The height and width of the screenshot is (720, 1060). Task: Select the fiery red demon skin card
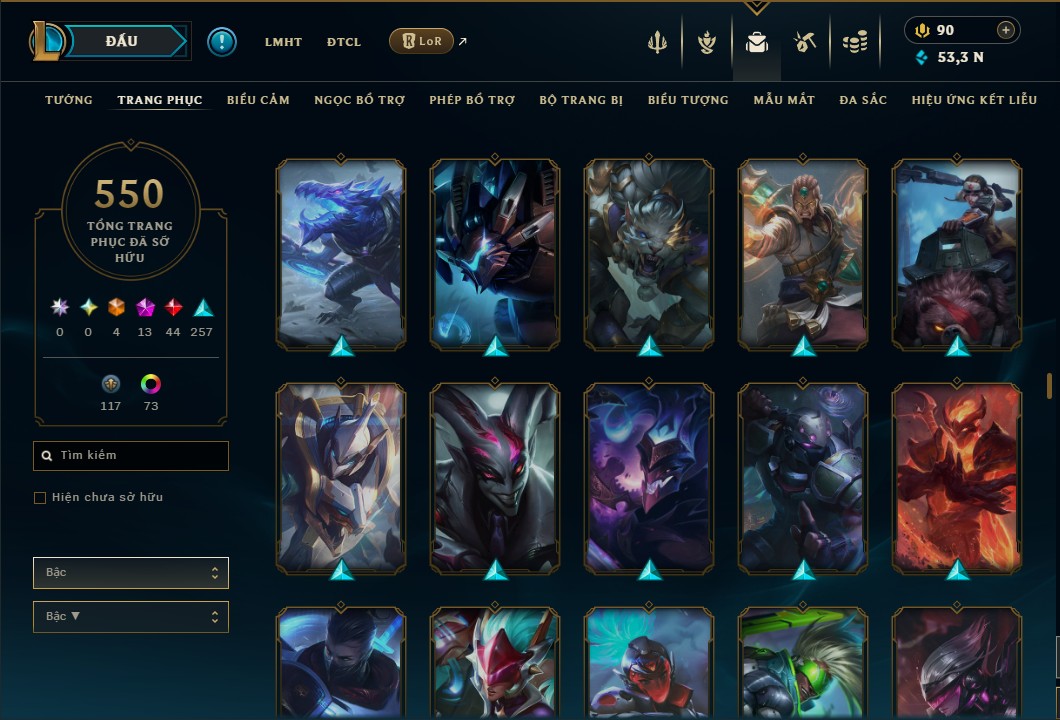(x=957, y=478)
